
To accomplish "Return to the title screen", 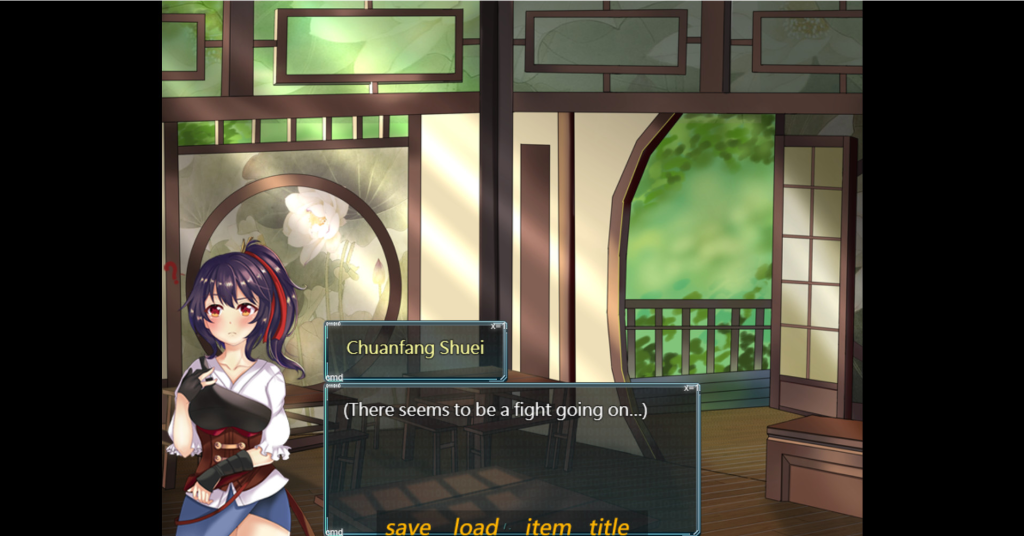I will (x=609, y=526).
